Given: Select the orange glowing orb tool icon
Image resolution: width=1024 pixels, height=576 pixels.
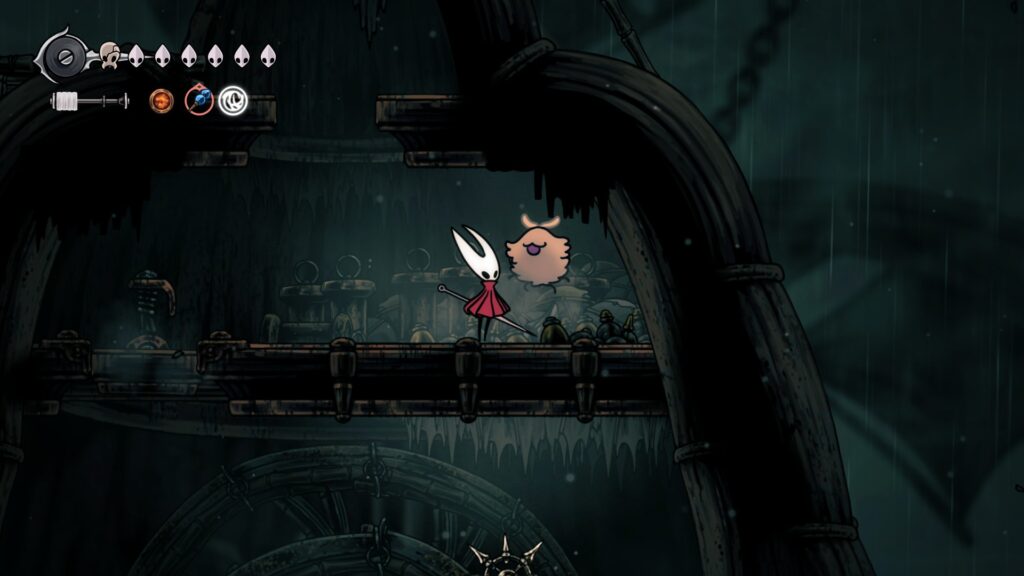Looking at the screenshot, I should [161, 100].
